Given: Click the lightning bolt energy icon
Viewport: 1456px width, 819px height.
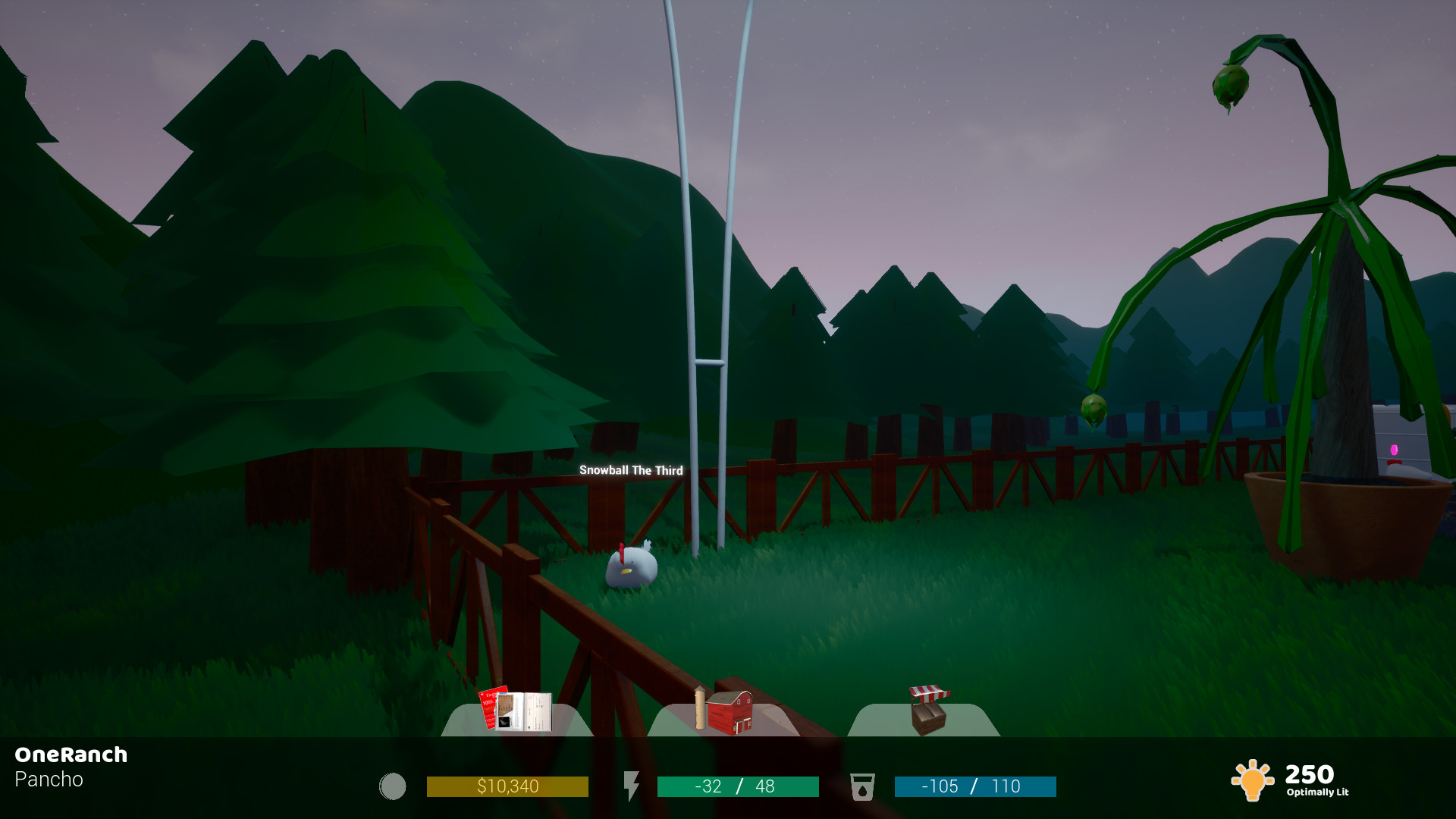Looking at the screenshot, I should click(x=633, y=786).
